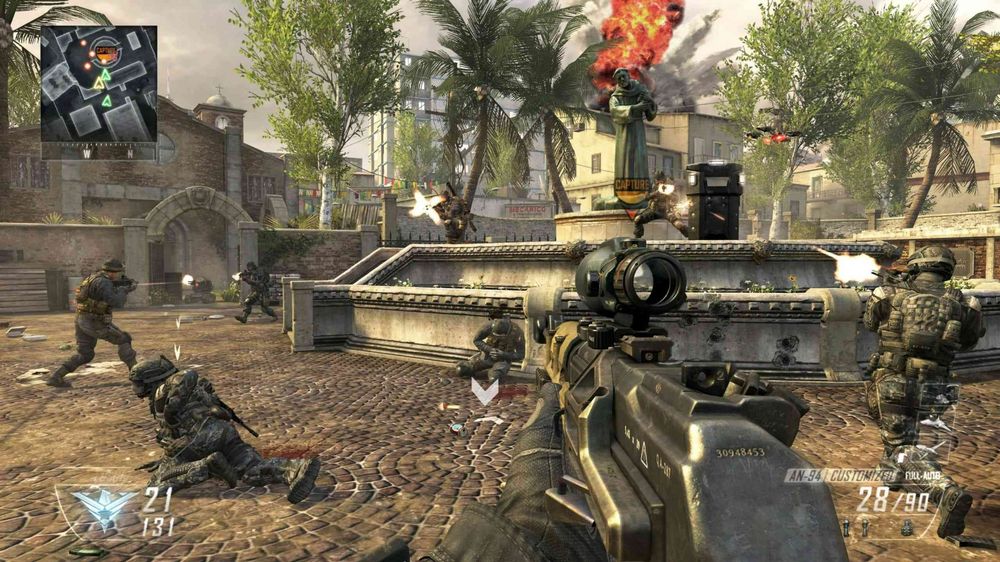This screenshot has height=562, width=1000.
Task: Click the minimap in the corner
Action: [98, 84]
